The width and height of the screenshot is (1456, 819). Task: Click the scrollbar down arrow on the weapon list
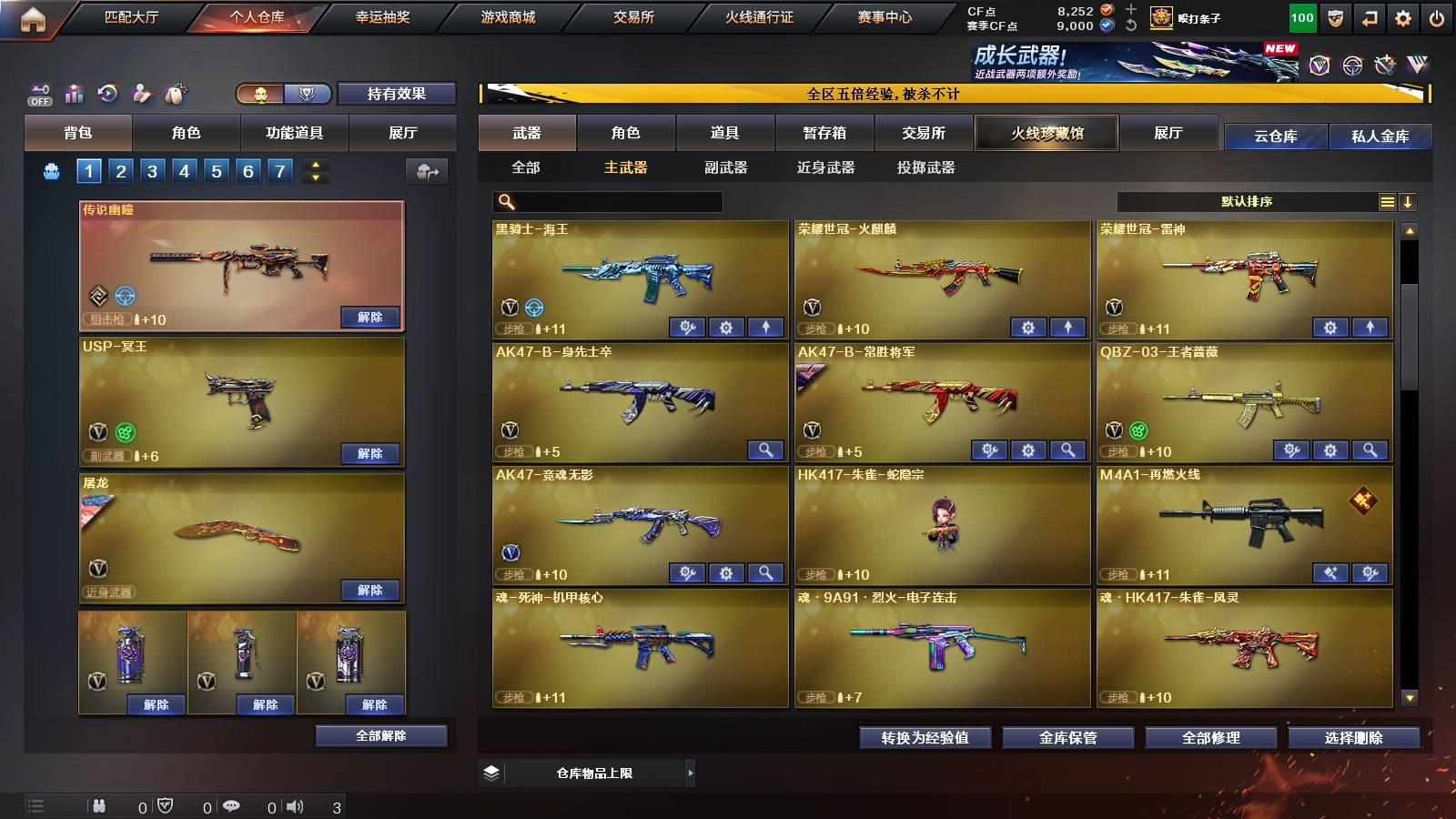[1409, 696]
